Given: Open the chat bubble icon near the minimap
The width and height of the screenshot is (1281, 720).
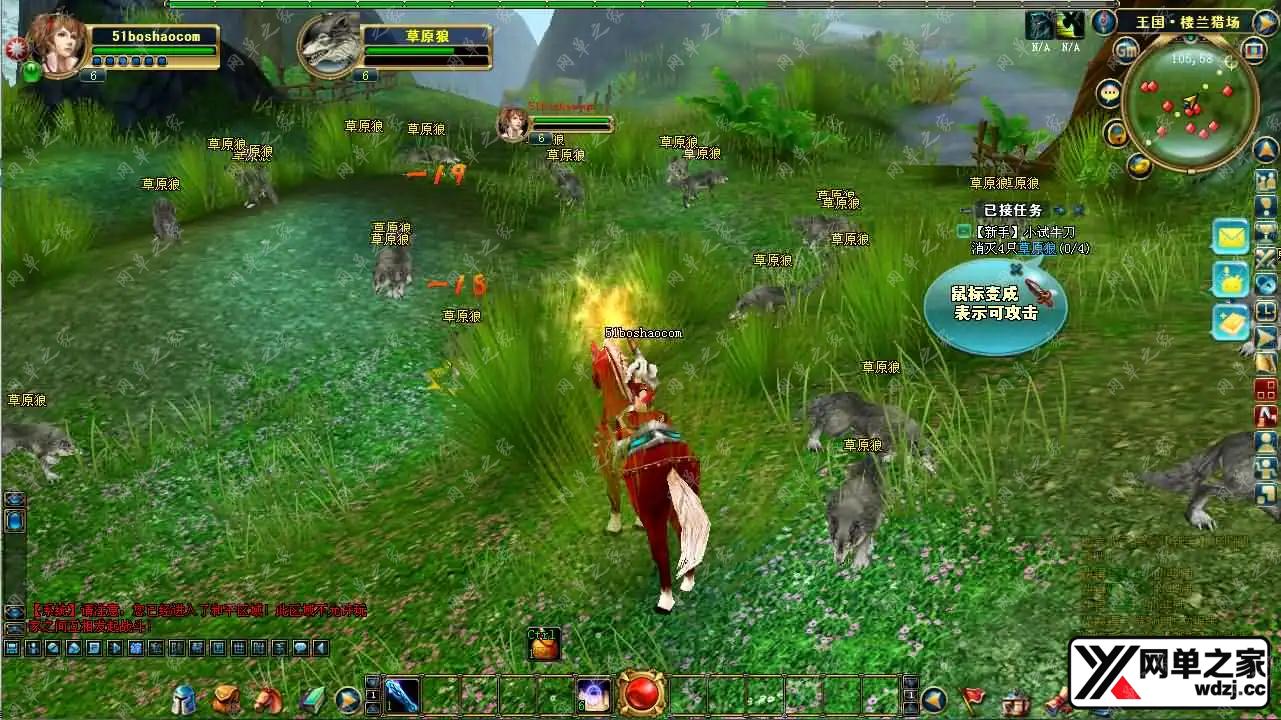Looking at the screenshot, I should click(x=1110, y=94).
